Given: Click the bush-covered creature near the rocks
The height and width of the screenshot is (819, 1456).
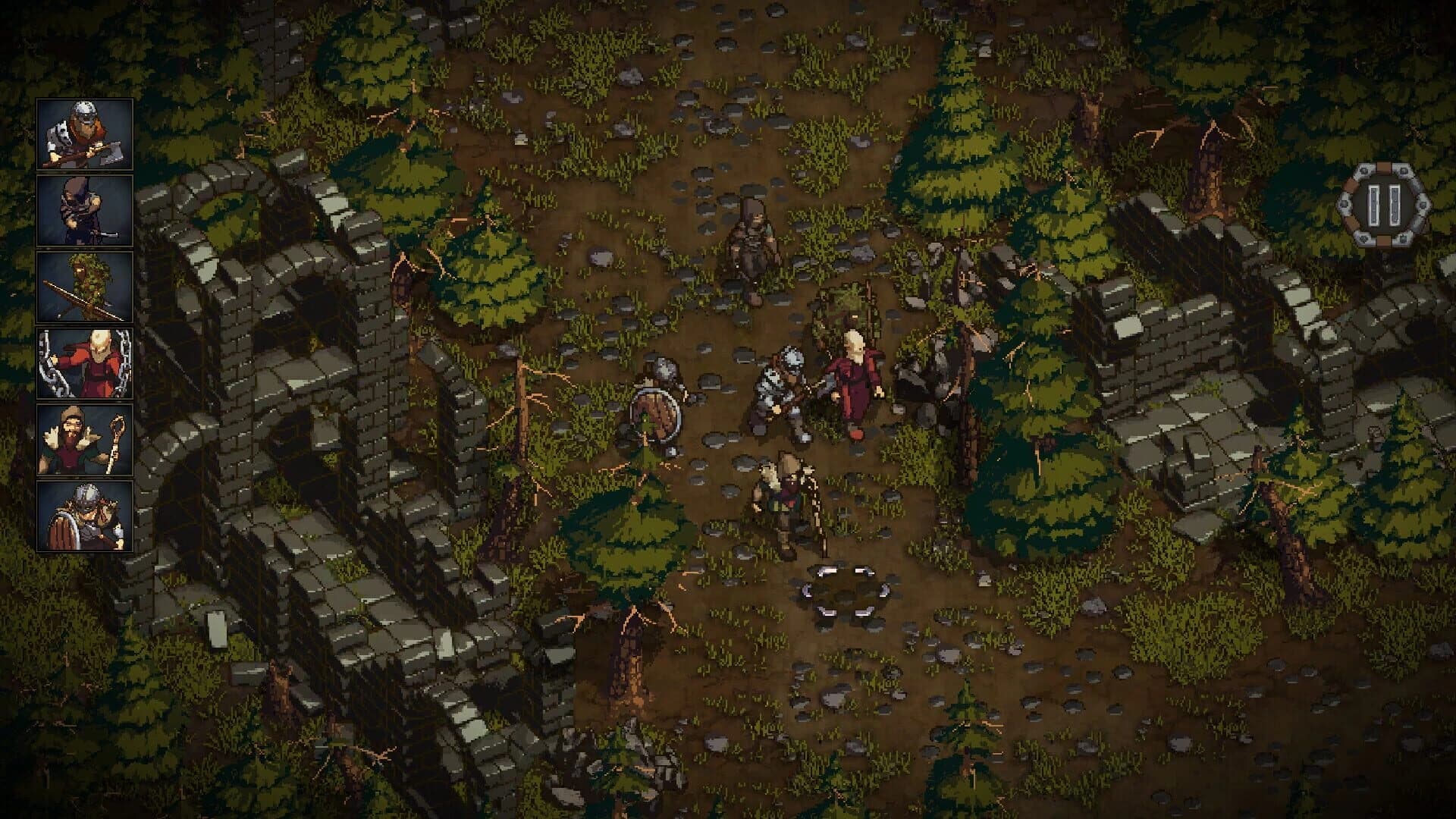Looking at the screenshot, I should click(x=853, y=315).
